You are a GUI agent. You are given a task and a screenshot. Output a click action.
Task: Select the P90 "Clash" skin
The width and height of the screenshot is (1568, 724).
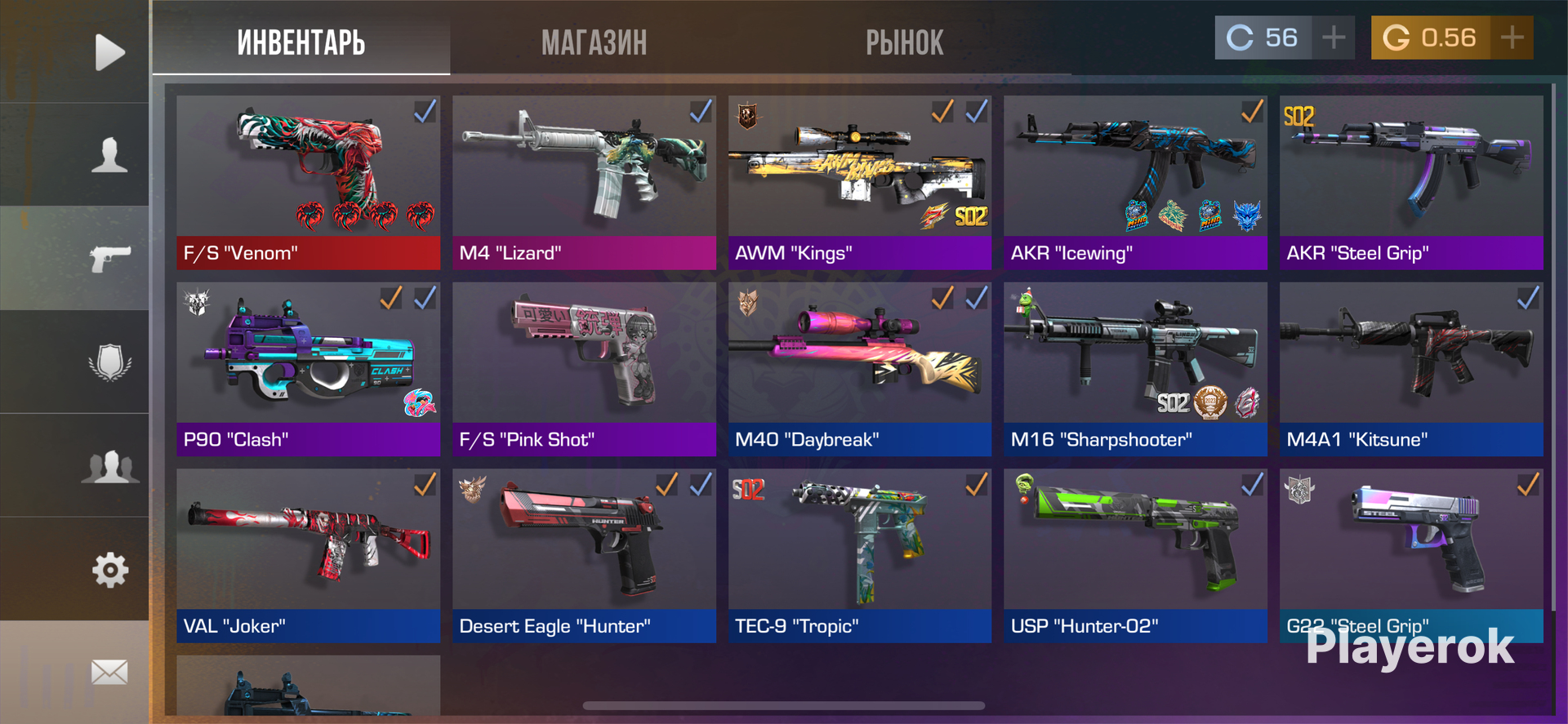(308, 369)
